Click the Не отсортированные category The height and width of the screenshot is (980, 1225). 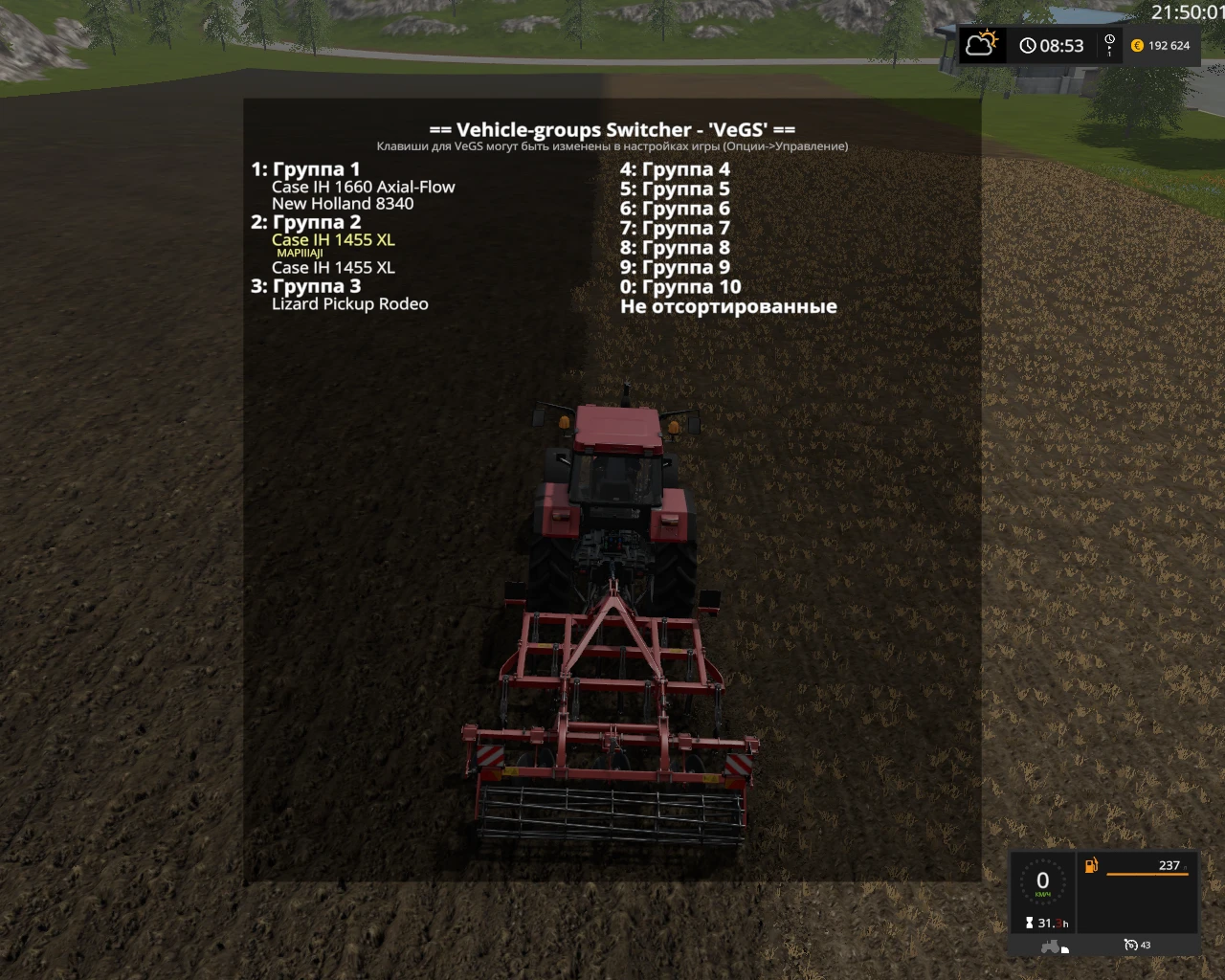click(729, 306)
